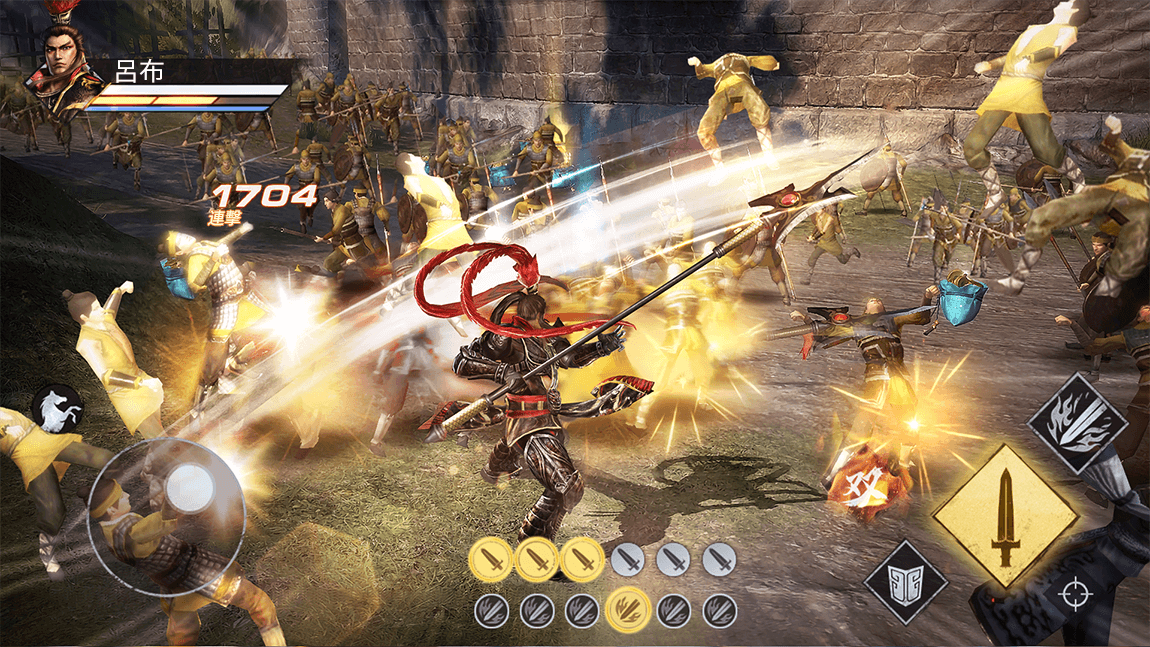
Task: Tap the golden sword attack button
Action: click(x=1004, y=517)
